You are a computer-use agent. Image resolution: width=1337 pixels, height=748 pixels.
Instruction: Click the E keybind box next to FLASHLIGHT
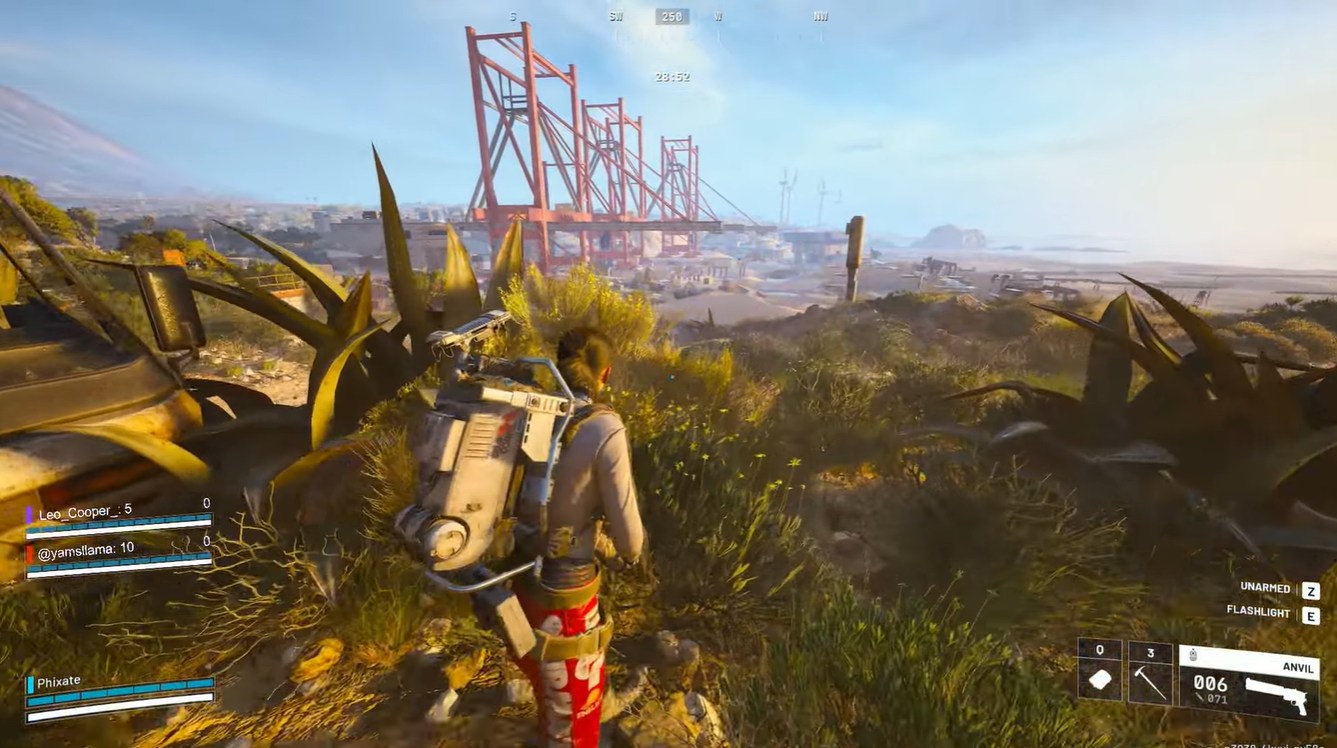click(1310, 612)
